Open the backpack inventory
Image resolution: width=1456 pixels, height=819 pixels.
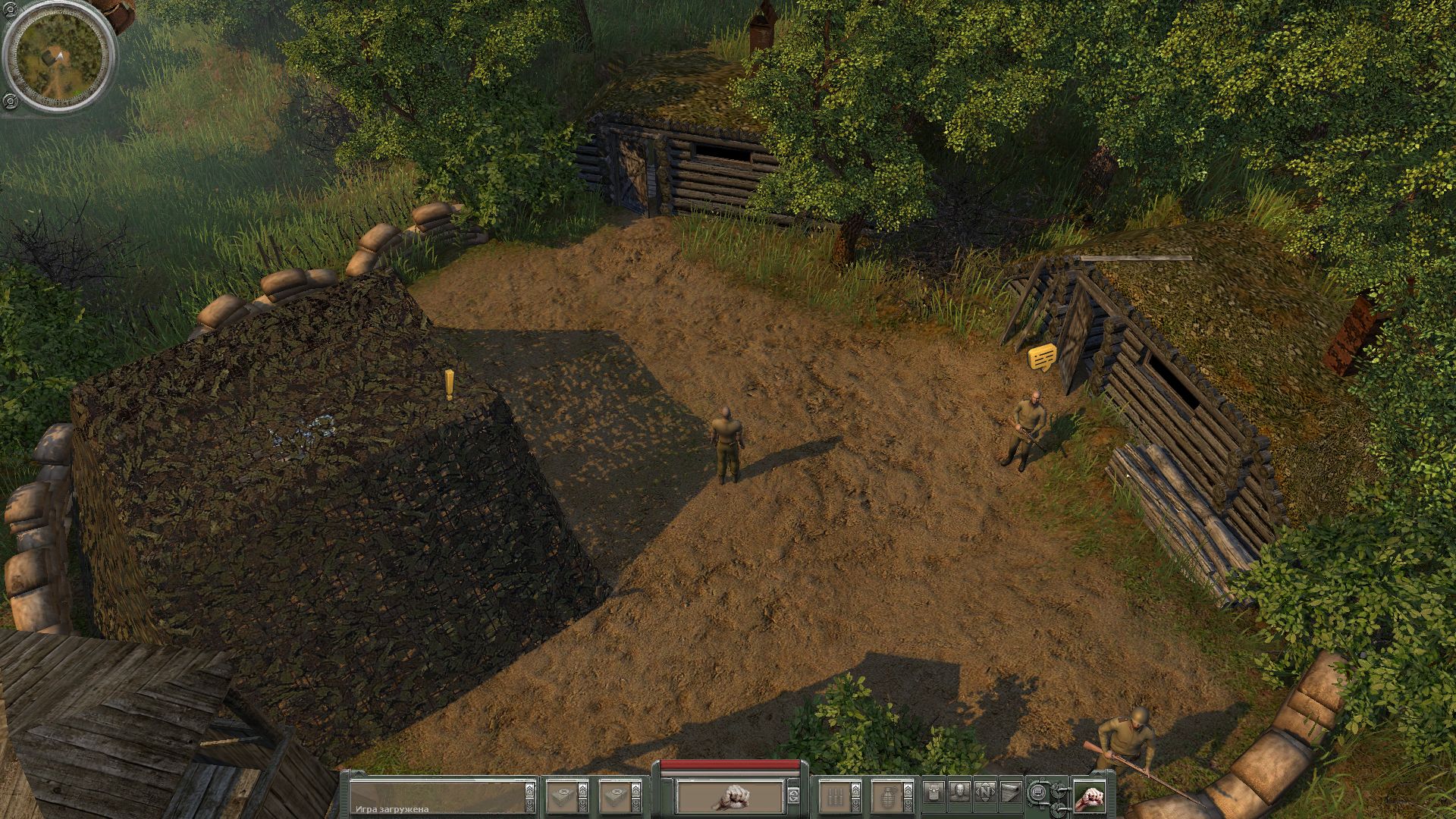(935, 792)
